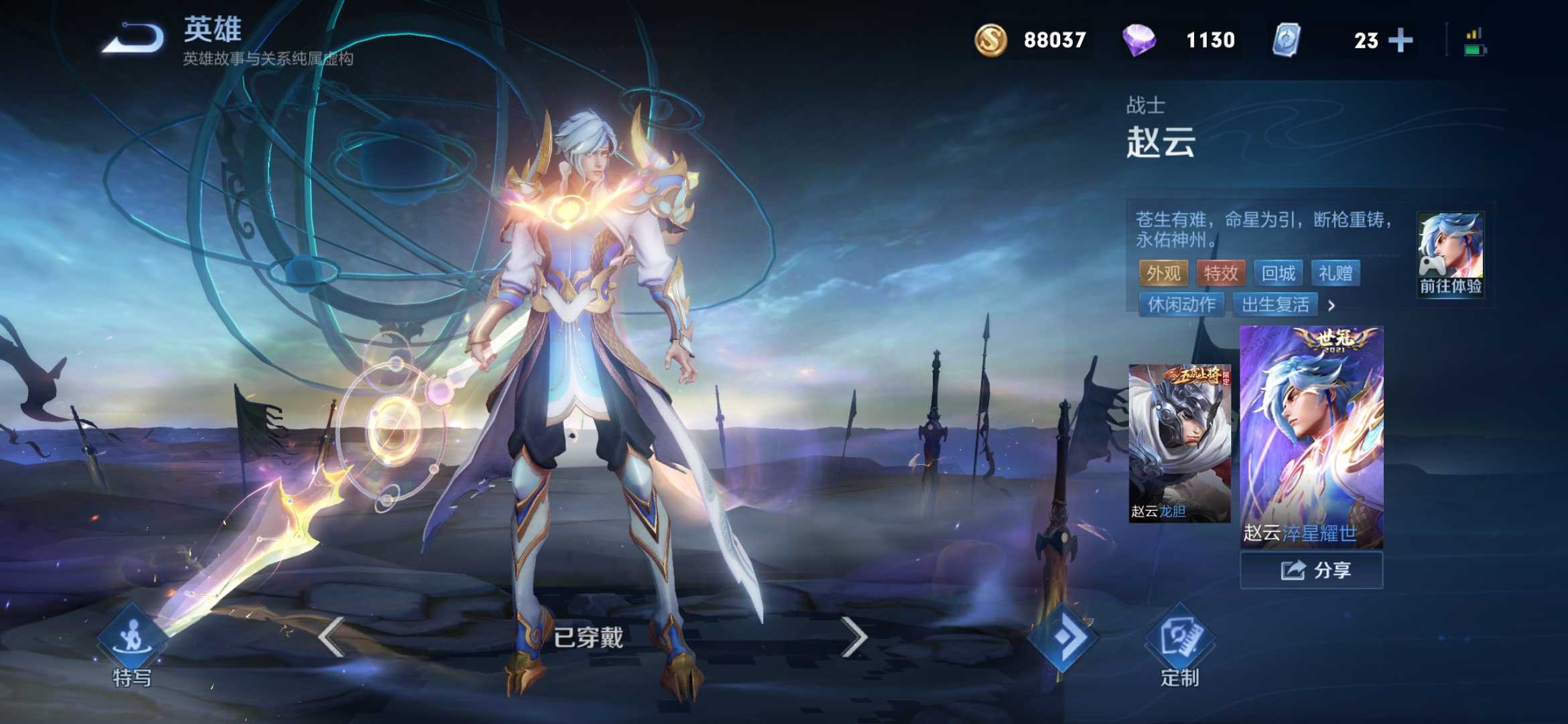The height and width of the screenshot is (724, 1568).
Task: Expand skin features with the > arrow
Action: (1332, 306)
